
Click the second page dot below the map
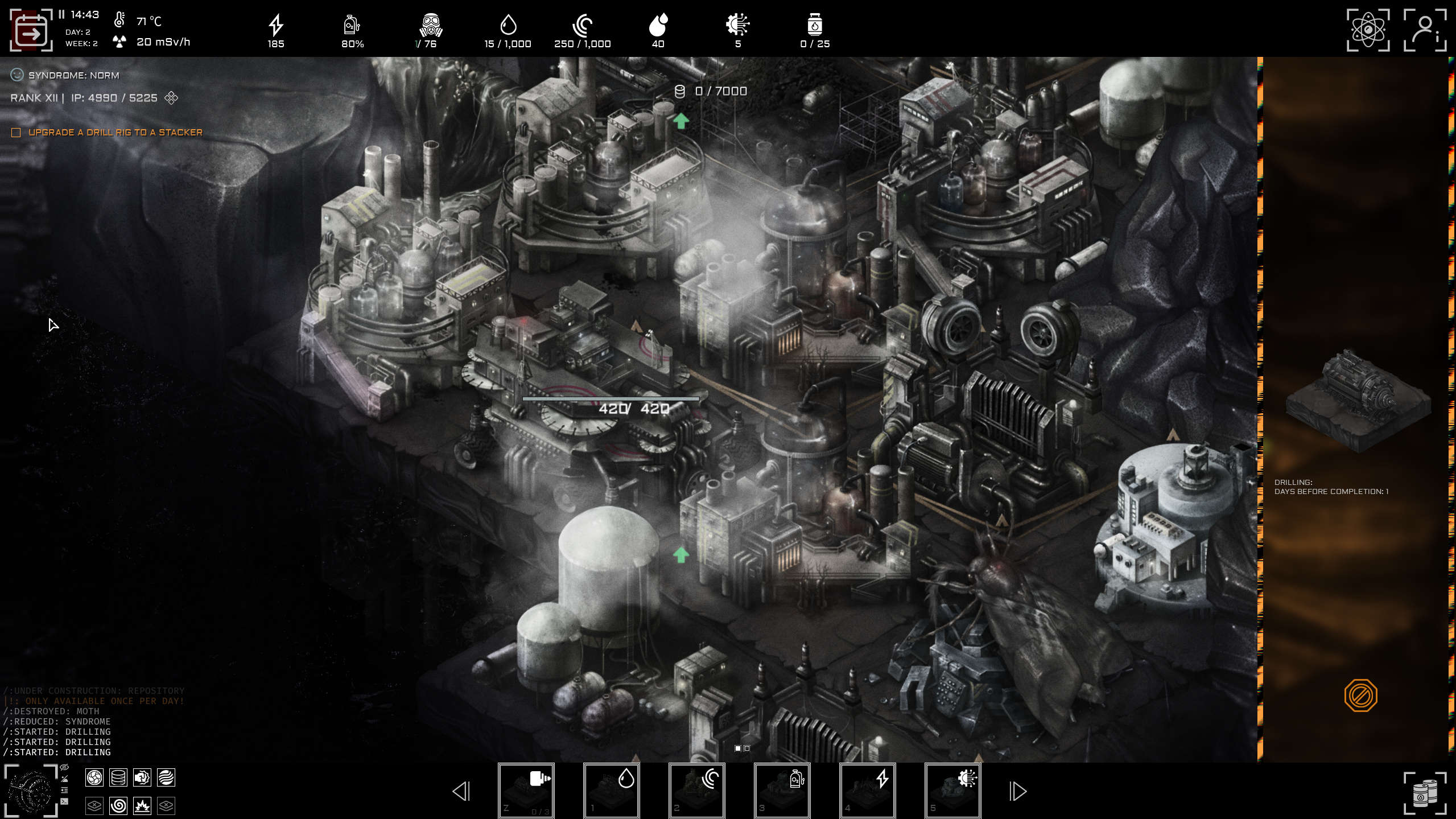point(747,748)
